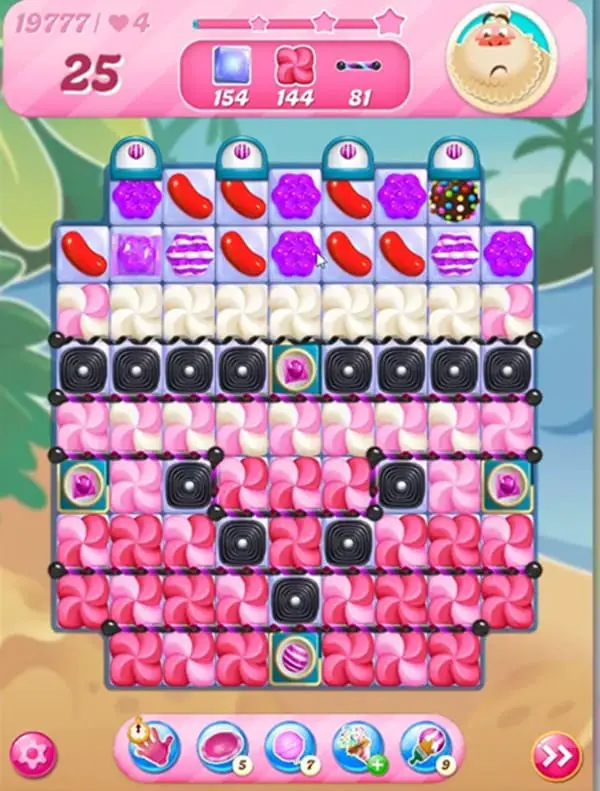Use the lollipop booster with 7 remaining
Screen dimensions: 600x791
point(289,745)
